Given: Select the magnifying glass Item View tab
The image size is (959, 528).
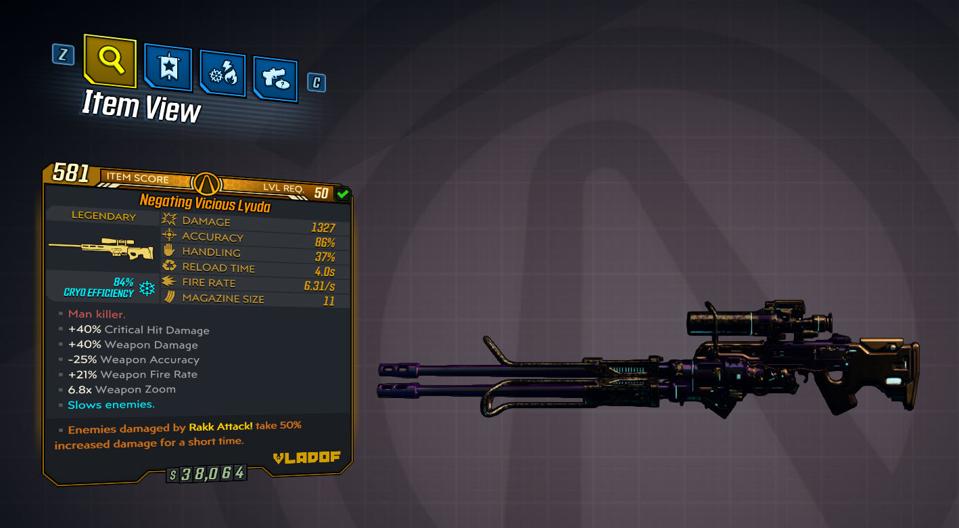Looking at the screenshot, I should [x=110, y=60].
